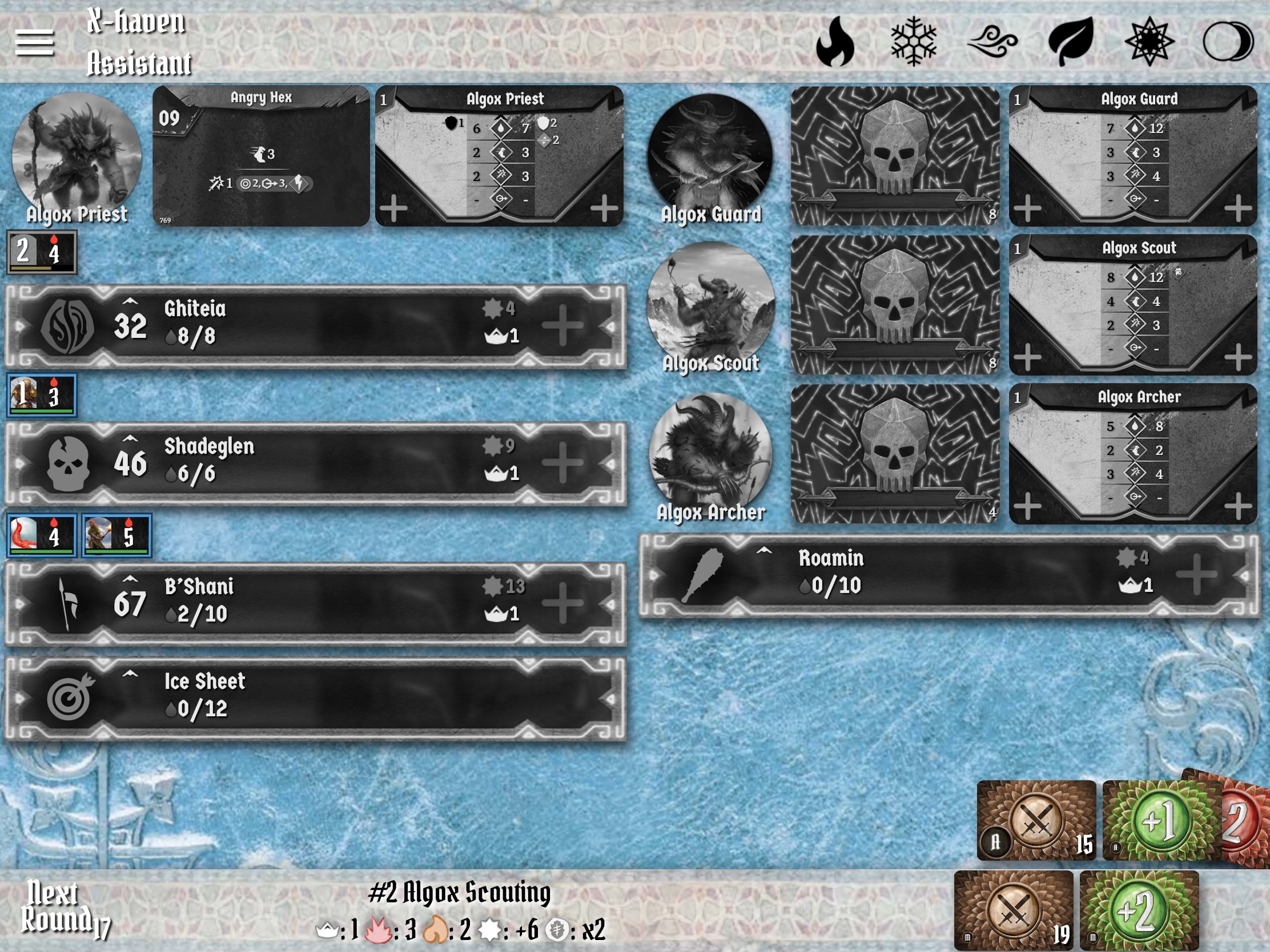Toggle the fire element icon

pos(835,41)
